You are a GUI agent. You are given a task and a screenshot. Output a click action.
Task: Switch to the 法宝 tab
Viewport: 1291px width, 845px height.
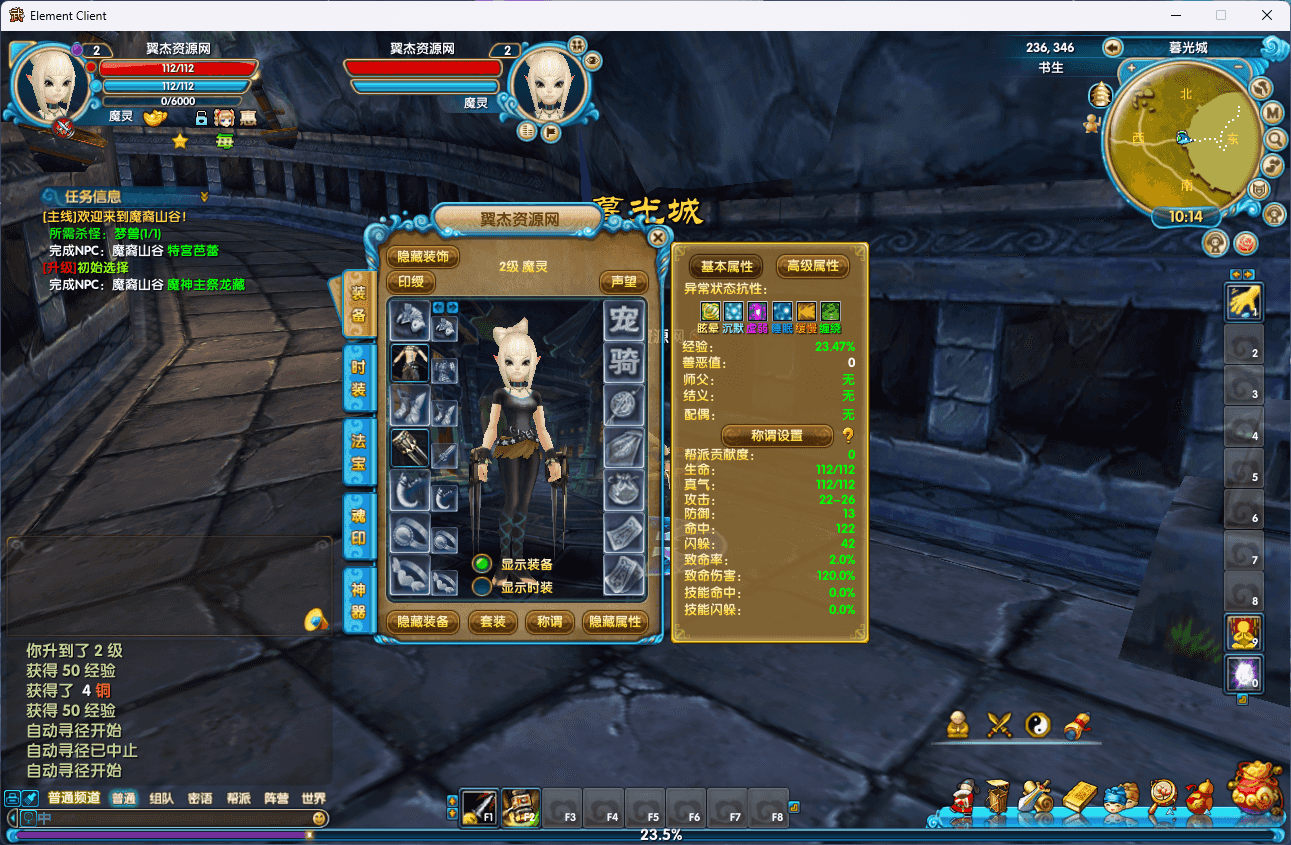pyautogui.click(x=358, y=452)
